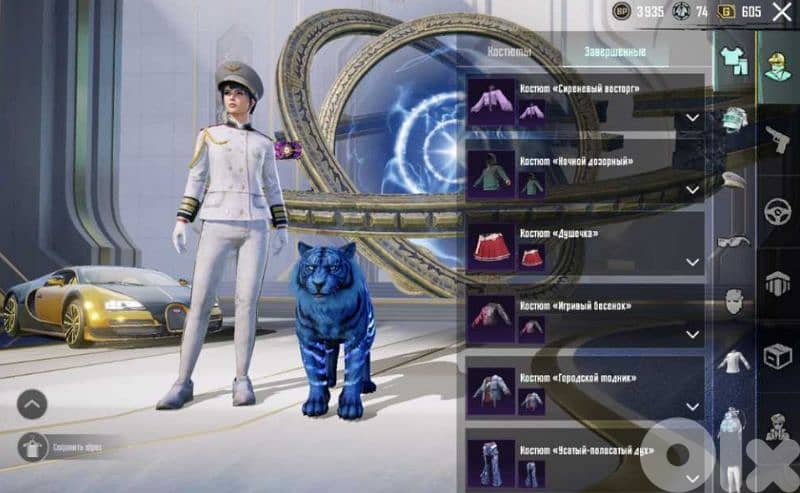800x493 pixels.
Task: Open the outfit sets shirt-and-shorts category
Action: [x=735, y=60]
